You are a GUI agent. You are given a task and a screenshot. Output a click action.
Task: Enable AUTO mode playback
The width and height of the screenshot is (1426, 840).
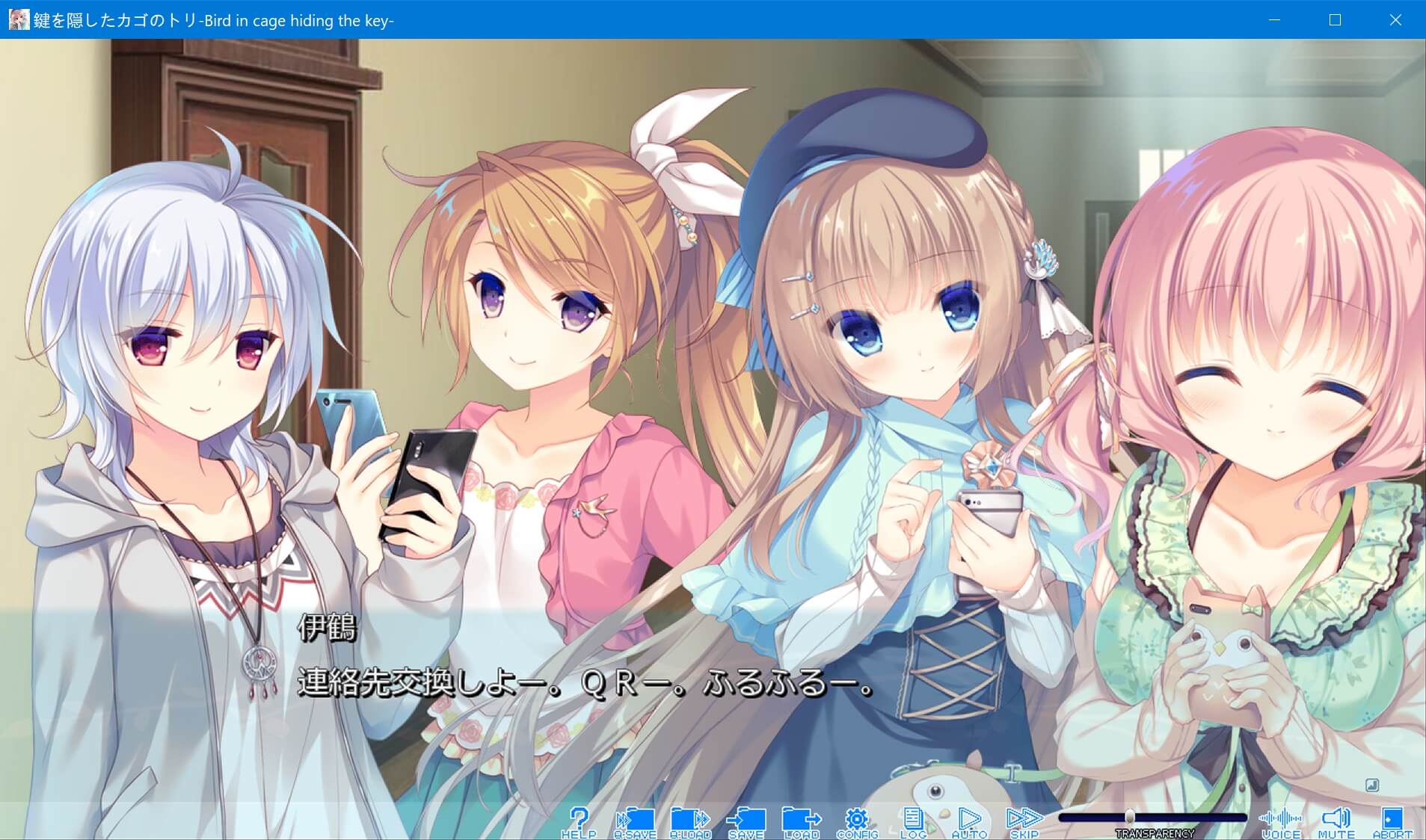[968, 820]
